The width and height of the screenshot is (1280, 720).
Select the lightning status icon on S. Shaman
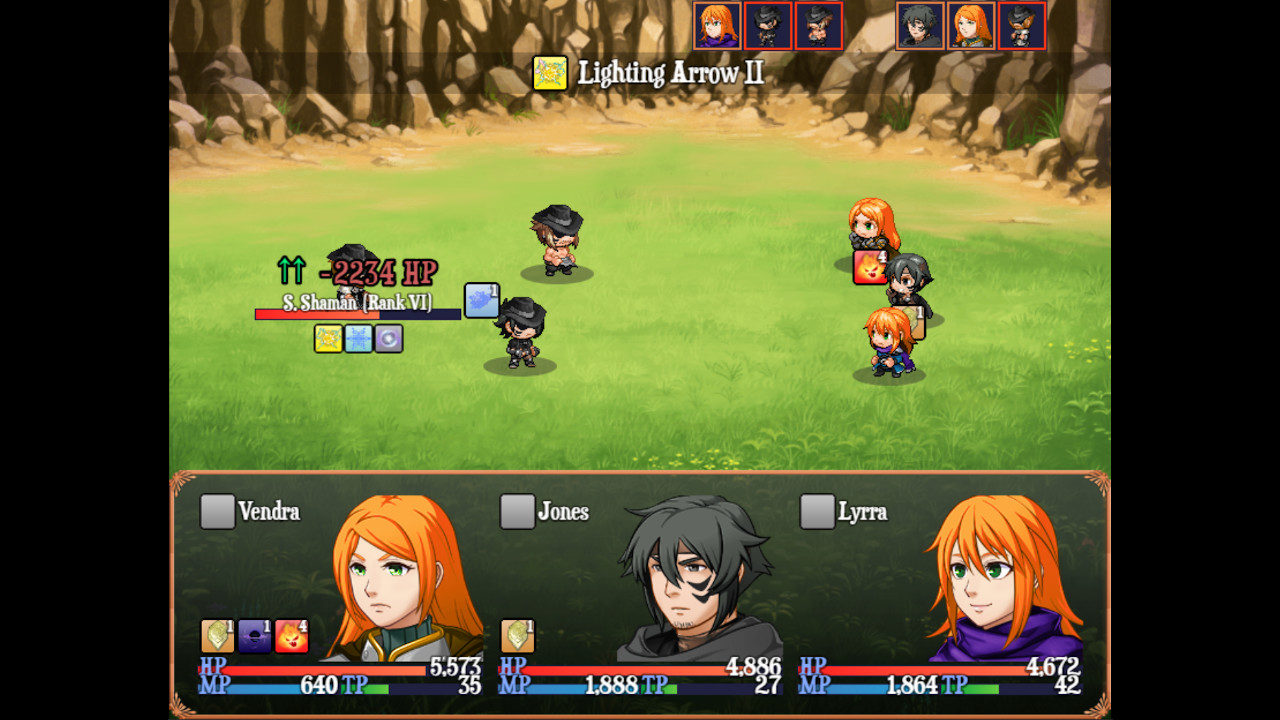(328, 337)
